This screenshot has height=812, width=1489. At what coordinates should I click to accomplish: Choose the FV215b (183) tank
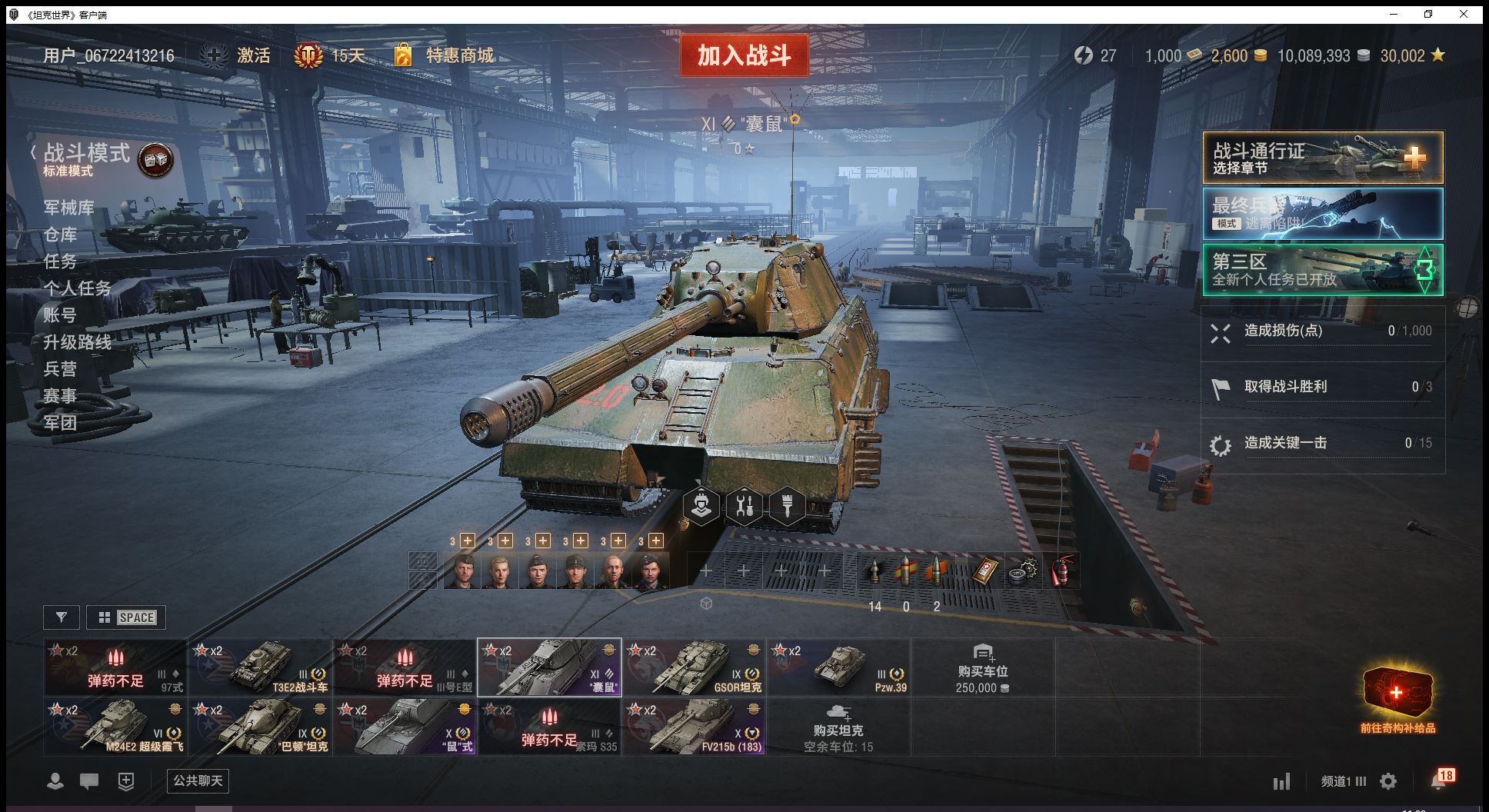pyautogui.click(x=695, y=726)
